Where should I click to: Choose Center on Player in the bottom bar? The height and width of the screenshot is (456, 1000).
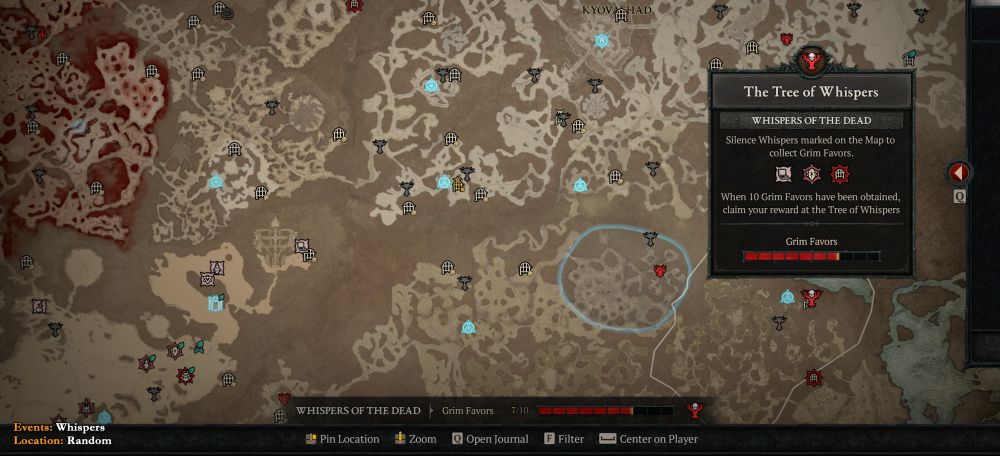(x=648, y=439)
